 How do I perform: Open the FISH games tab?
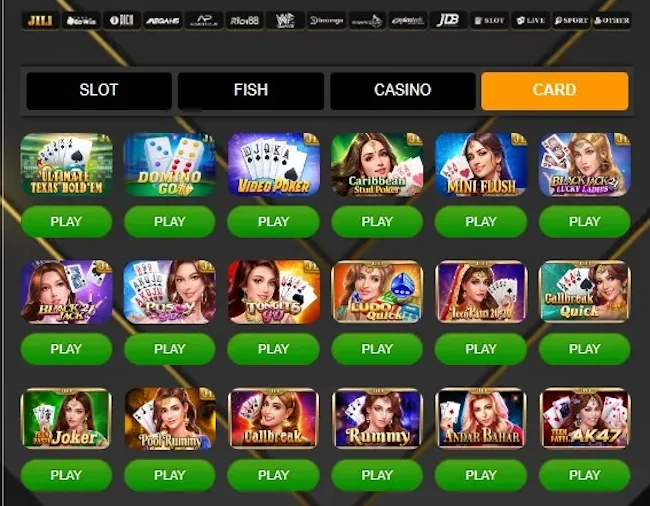point(251,90)
